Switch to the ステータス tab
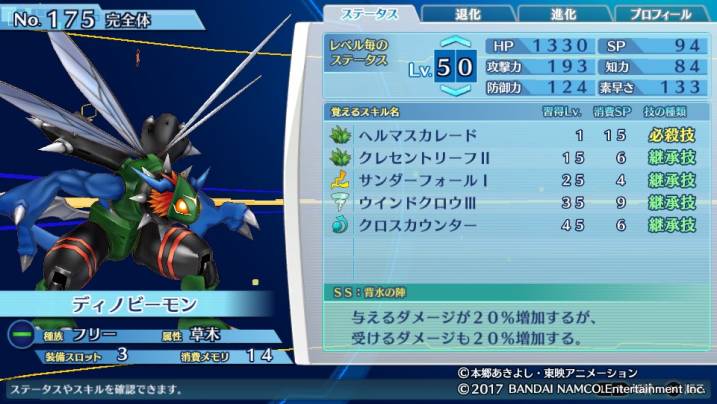The image size is (717, 404). point(371,14)
